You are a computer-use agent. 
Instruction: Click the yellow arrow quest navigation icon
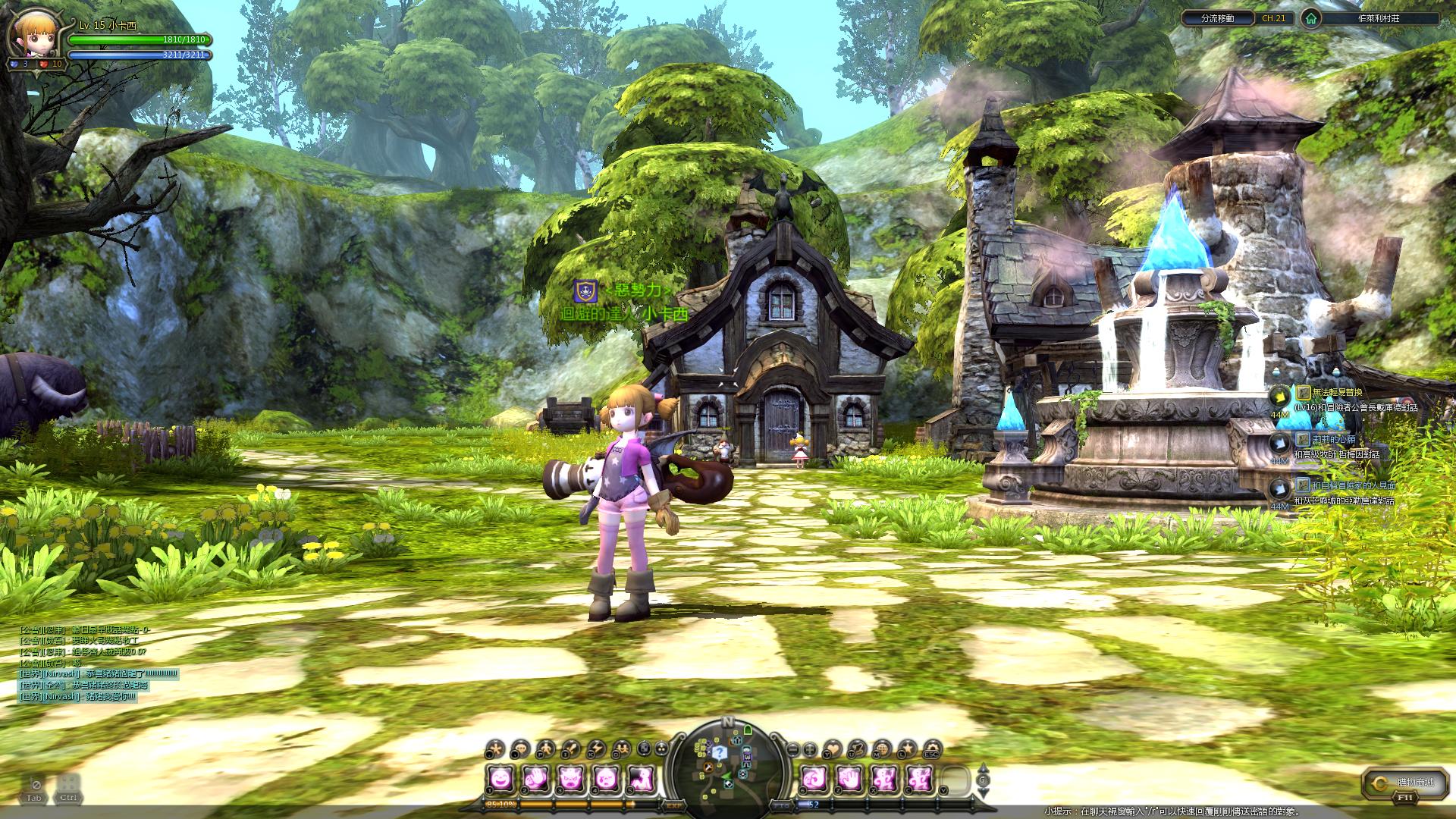[1280, 395]
